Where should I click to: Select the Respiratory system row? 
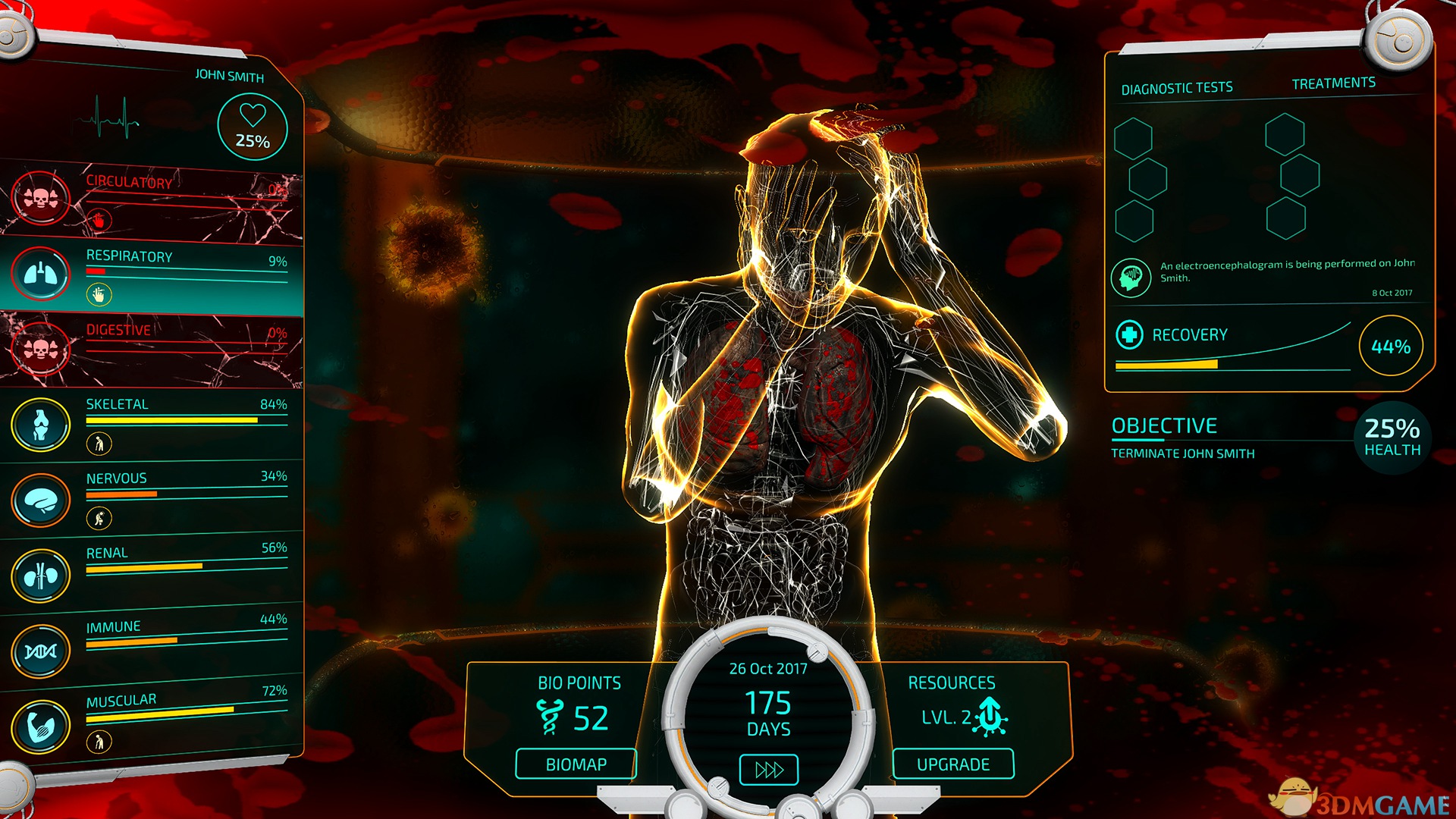[x=152, y=275]
